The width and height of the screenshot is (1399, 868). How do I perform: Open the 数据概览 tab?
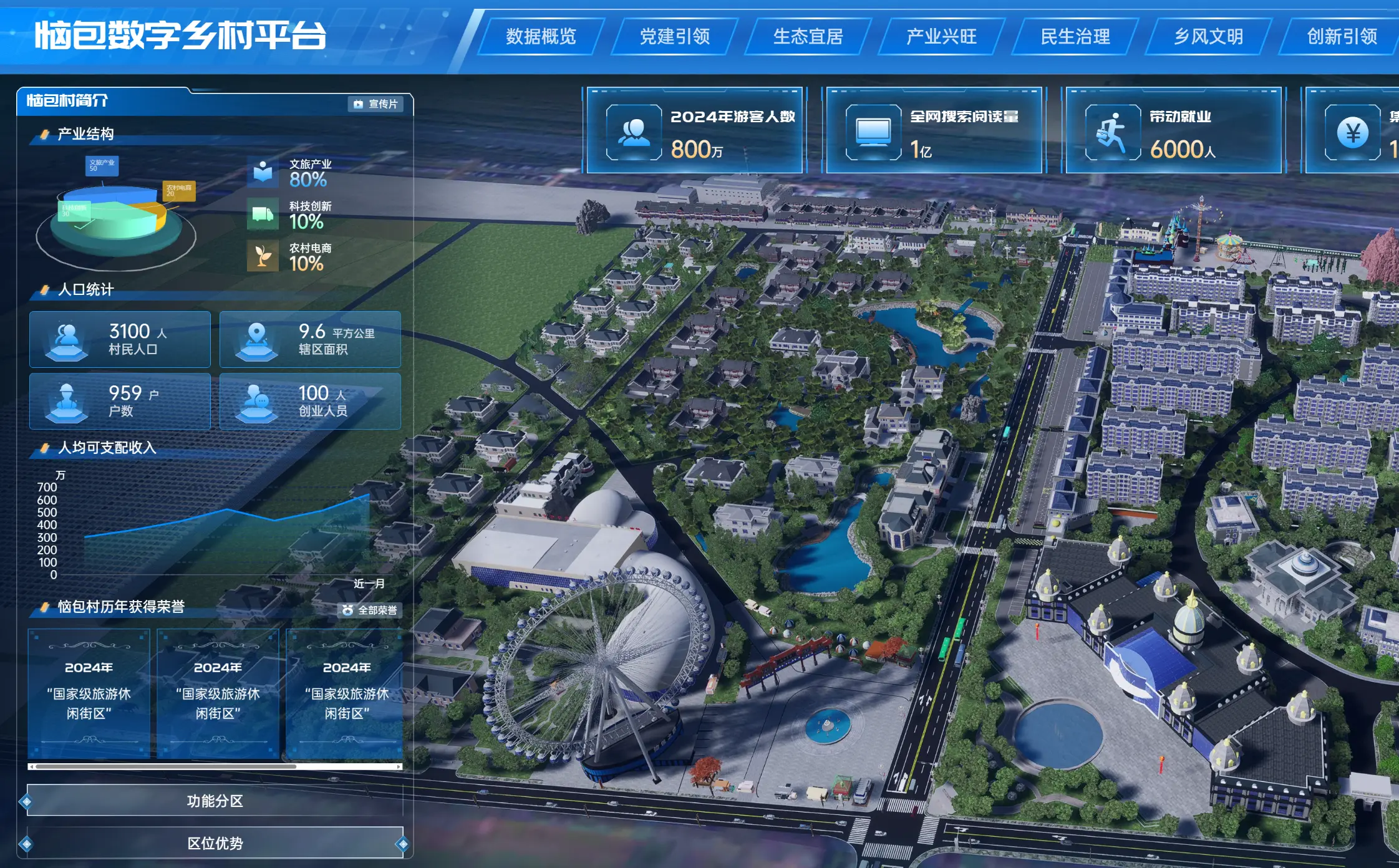[541, 37]
